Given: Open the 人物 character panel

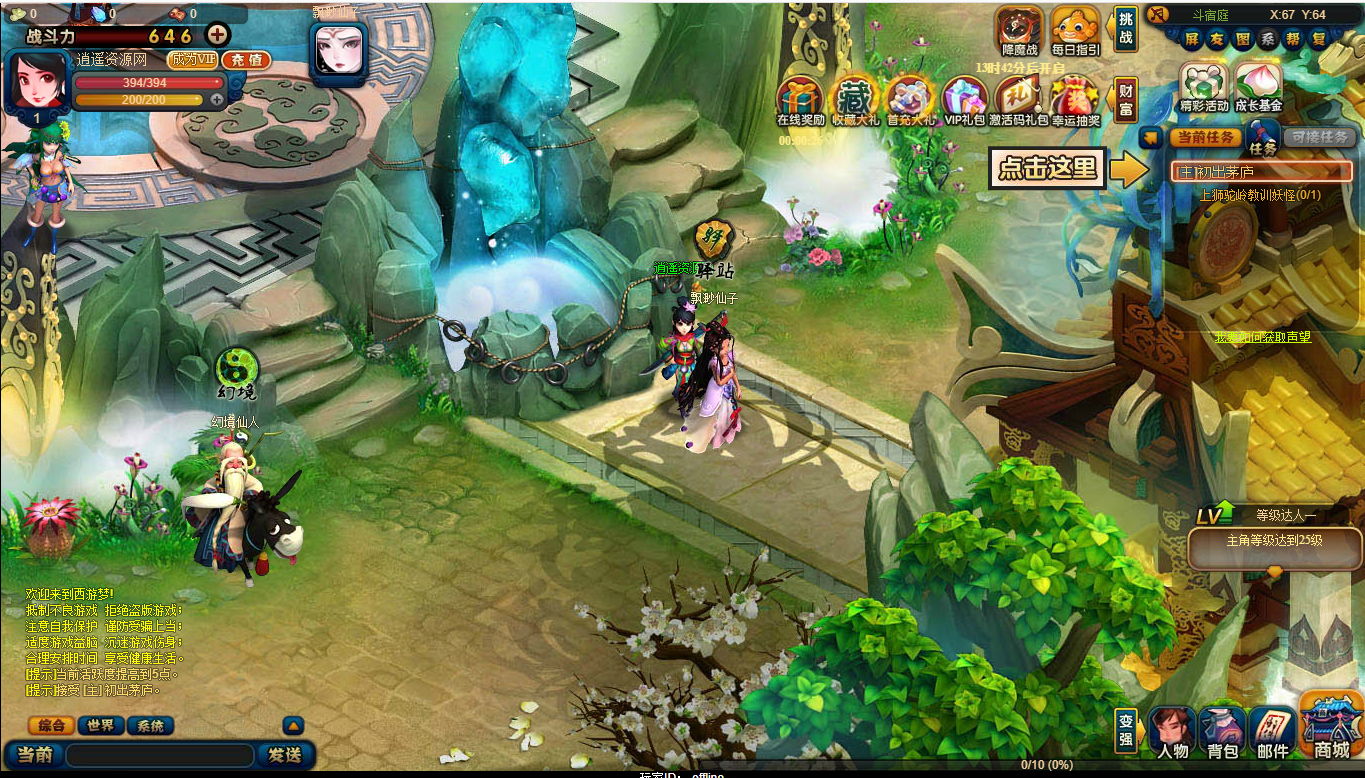Looking at the screenshot, I should pyautogui.click(x=1172, y=733).
